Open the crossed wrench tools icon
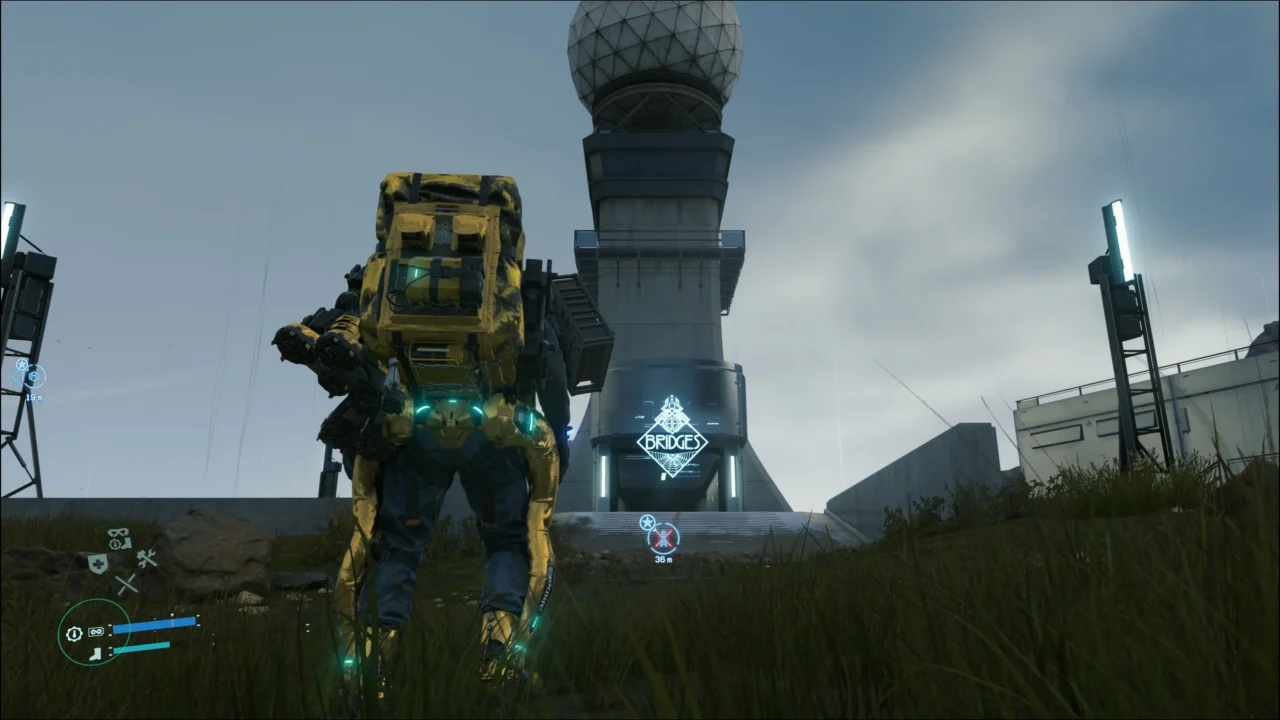 pyautogui.click(x=147, y=559)
